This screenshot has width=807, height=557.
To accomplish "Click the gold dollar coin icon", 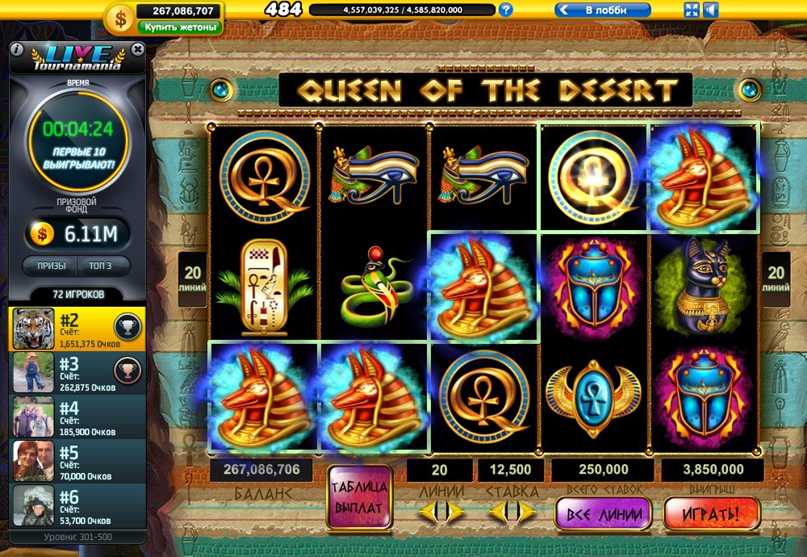I will (121, 17).
